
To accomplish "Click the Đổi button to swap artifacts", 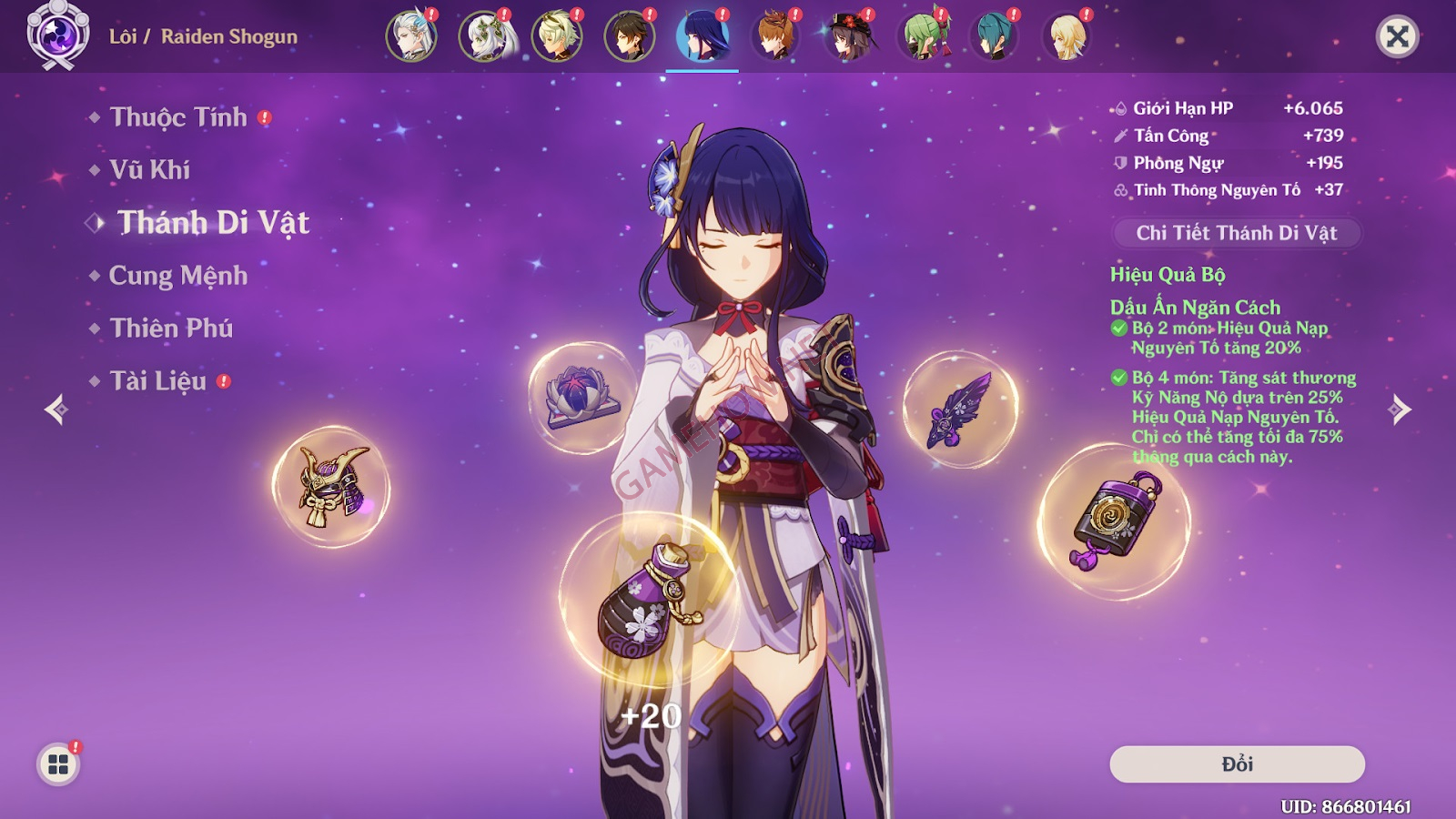I will coord(1237,764).
